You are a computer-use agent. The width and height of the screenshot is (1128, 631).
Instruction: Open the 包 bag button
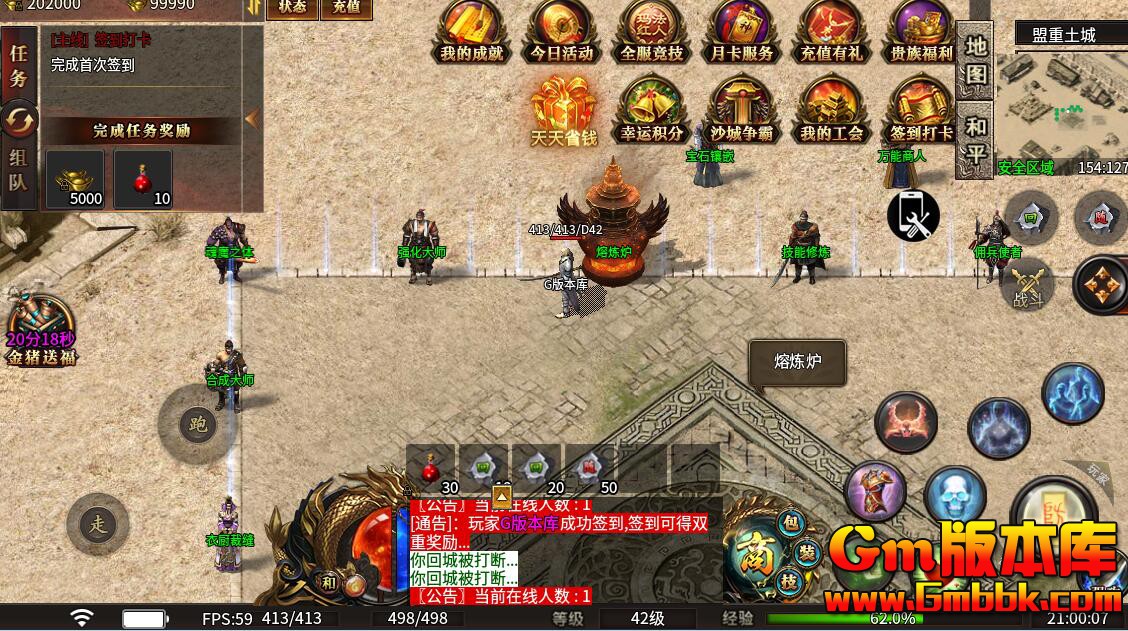pos(790,524)
